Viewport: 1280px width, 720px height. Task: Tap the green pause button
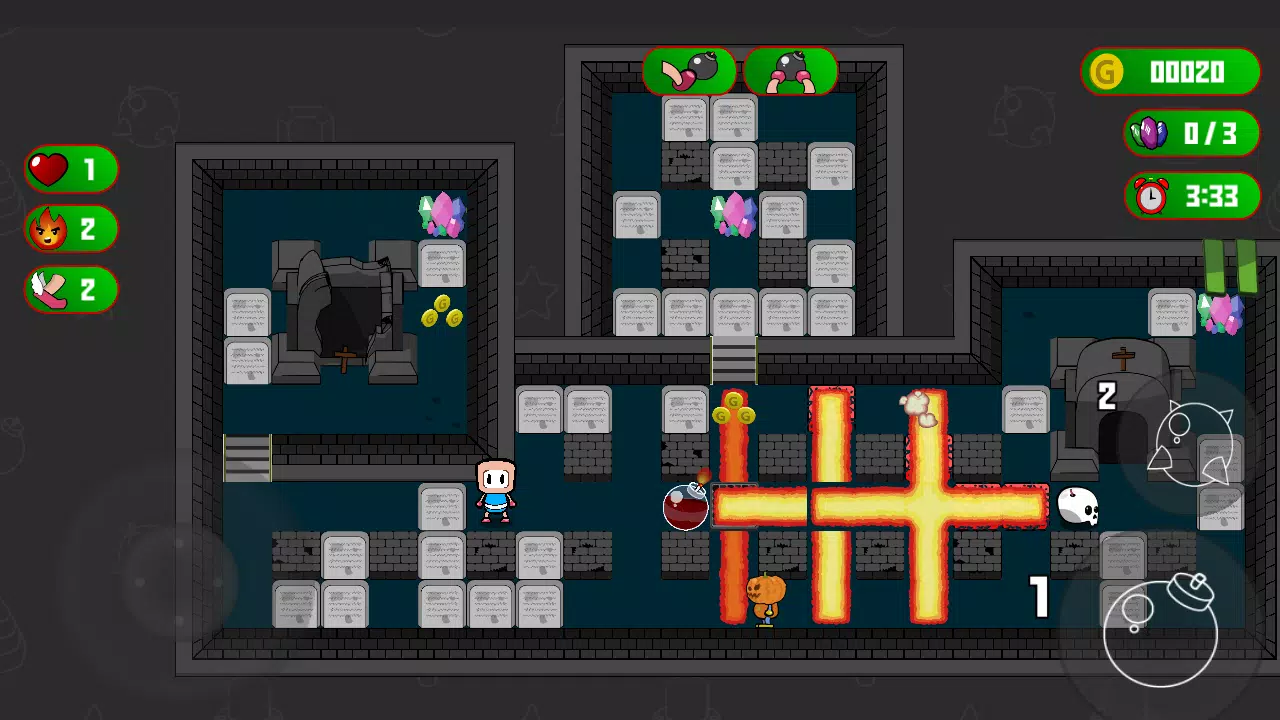[x=1230, y=266]
